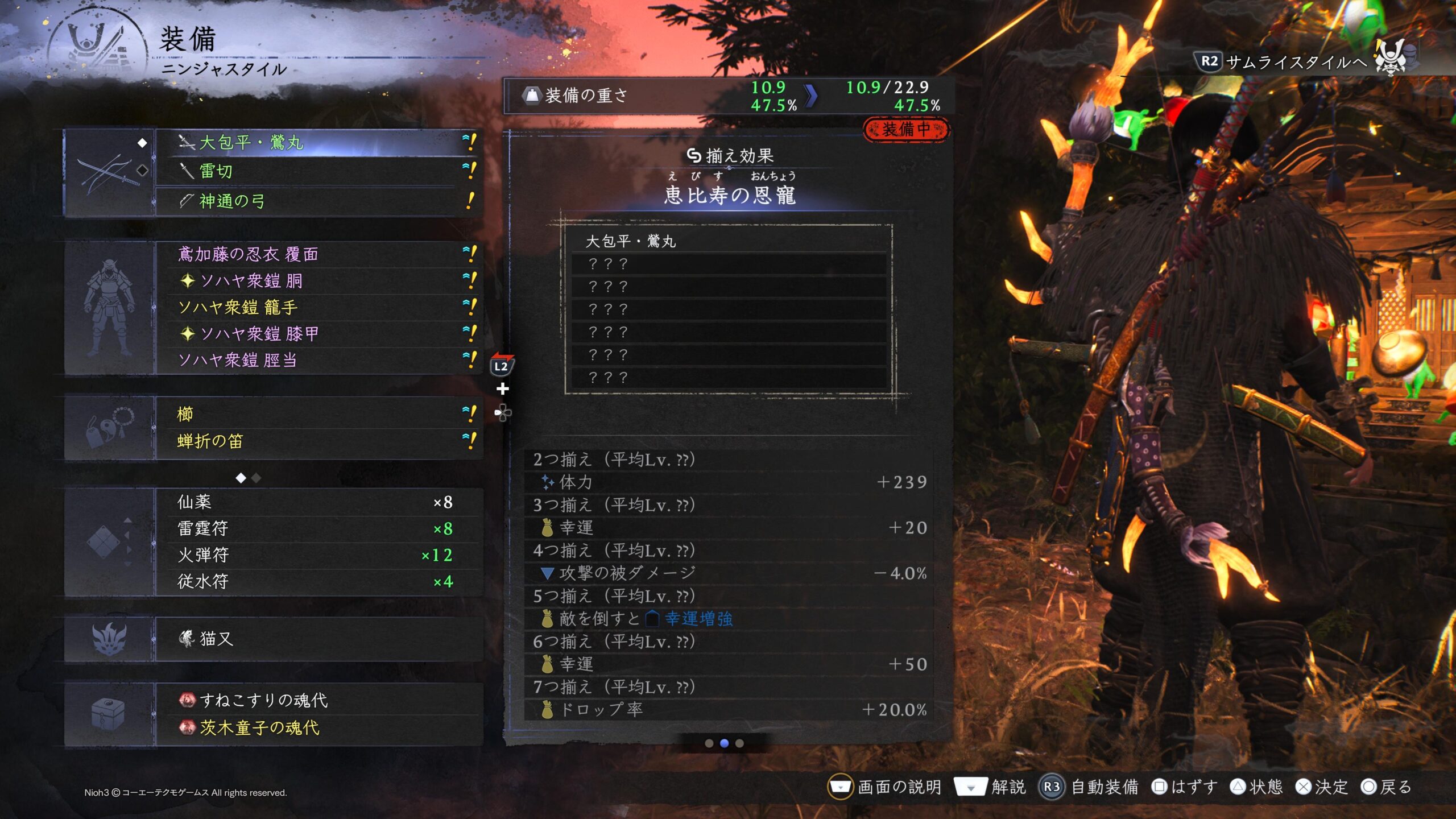Open the ソハヤ衆鎧 脛当 leg armor slot

pyautogui.click(x=318, y=360)
